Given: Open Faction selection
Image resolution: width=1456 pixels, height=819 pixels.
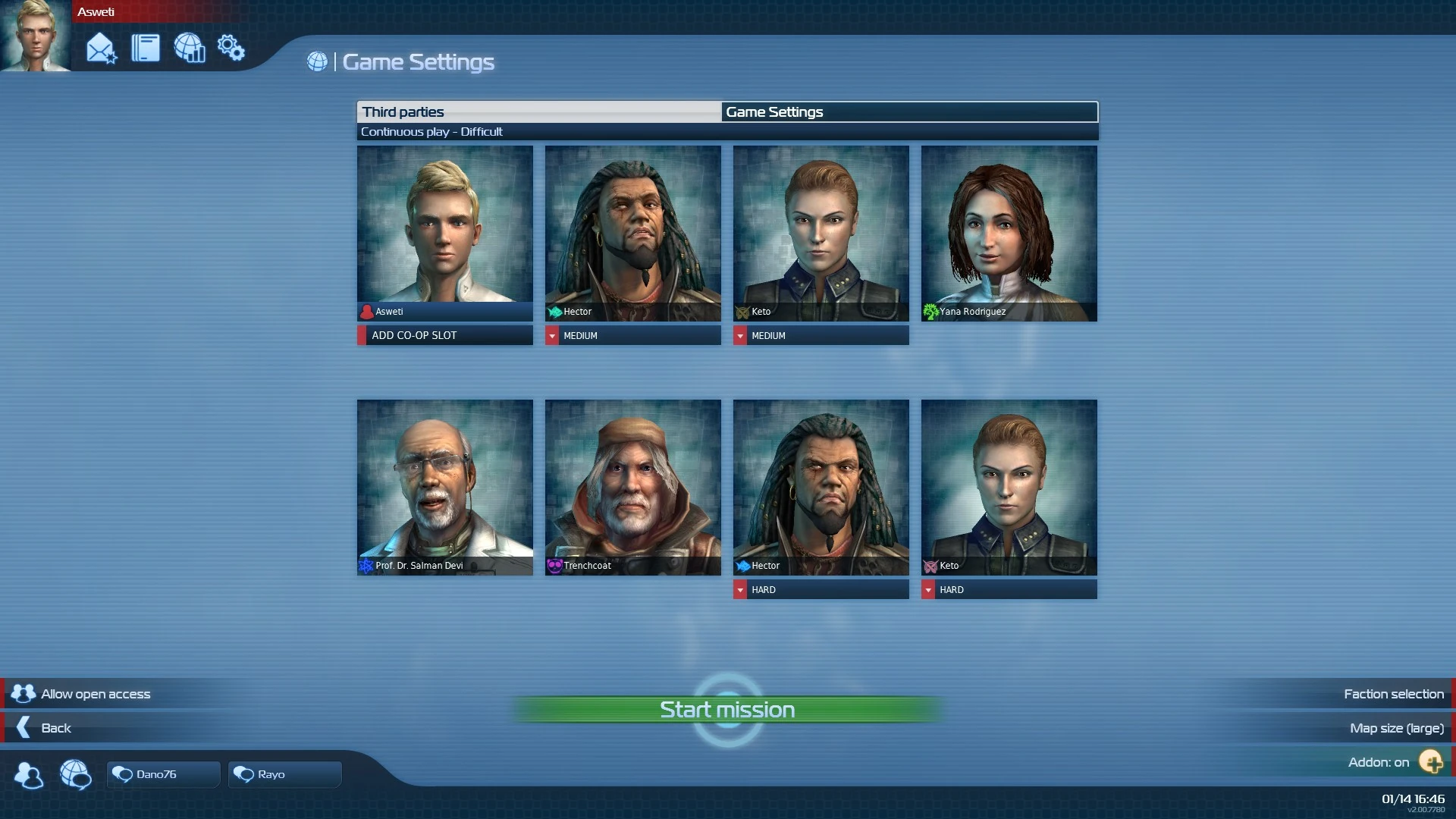Looking at the screenshot, I should (x=1393, y=694).
